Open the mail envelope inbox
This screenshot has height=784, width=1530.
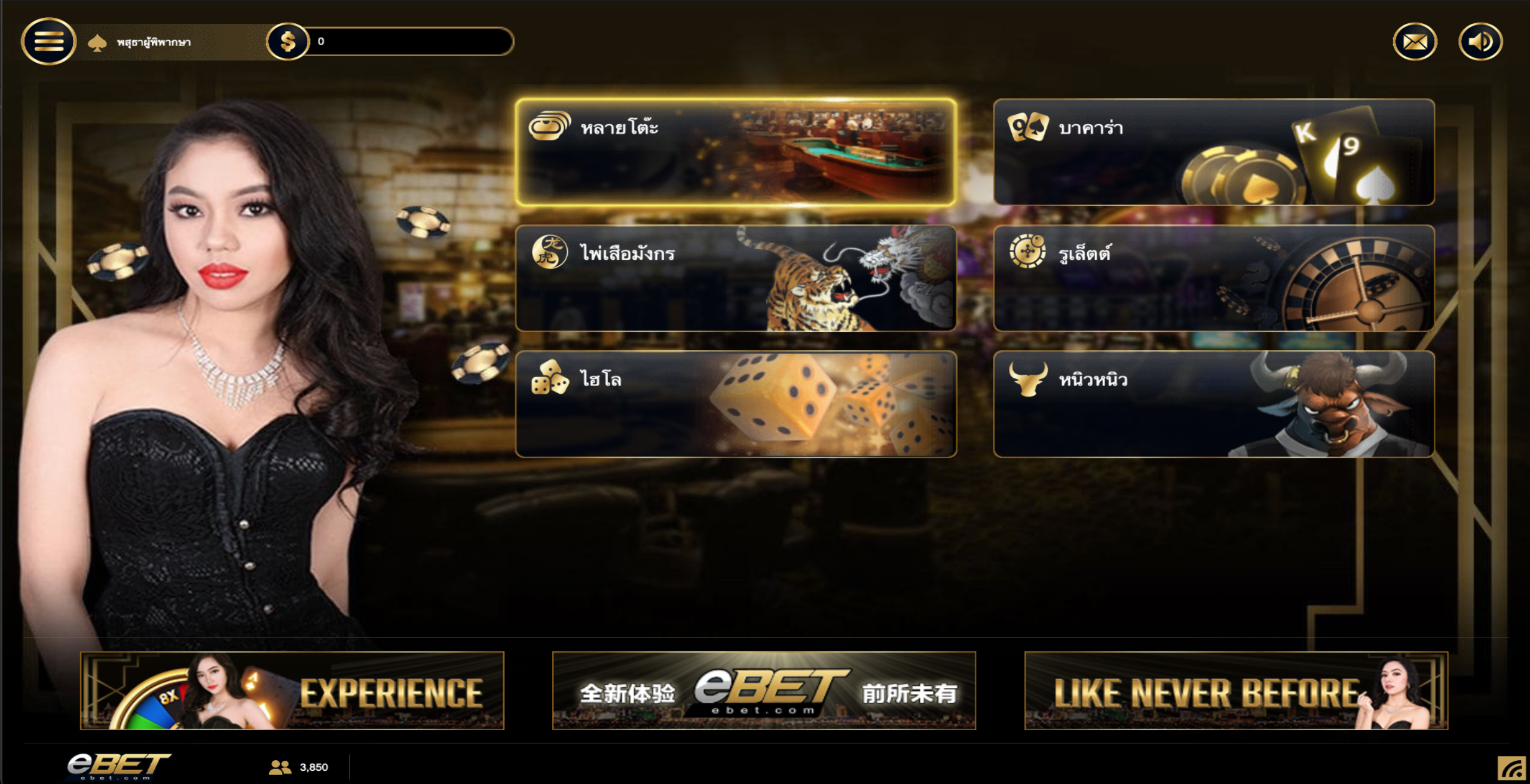[x=1415, y=42]
